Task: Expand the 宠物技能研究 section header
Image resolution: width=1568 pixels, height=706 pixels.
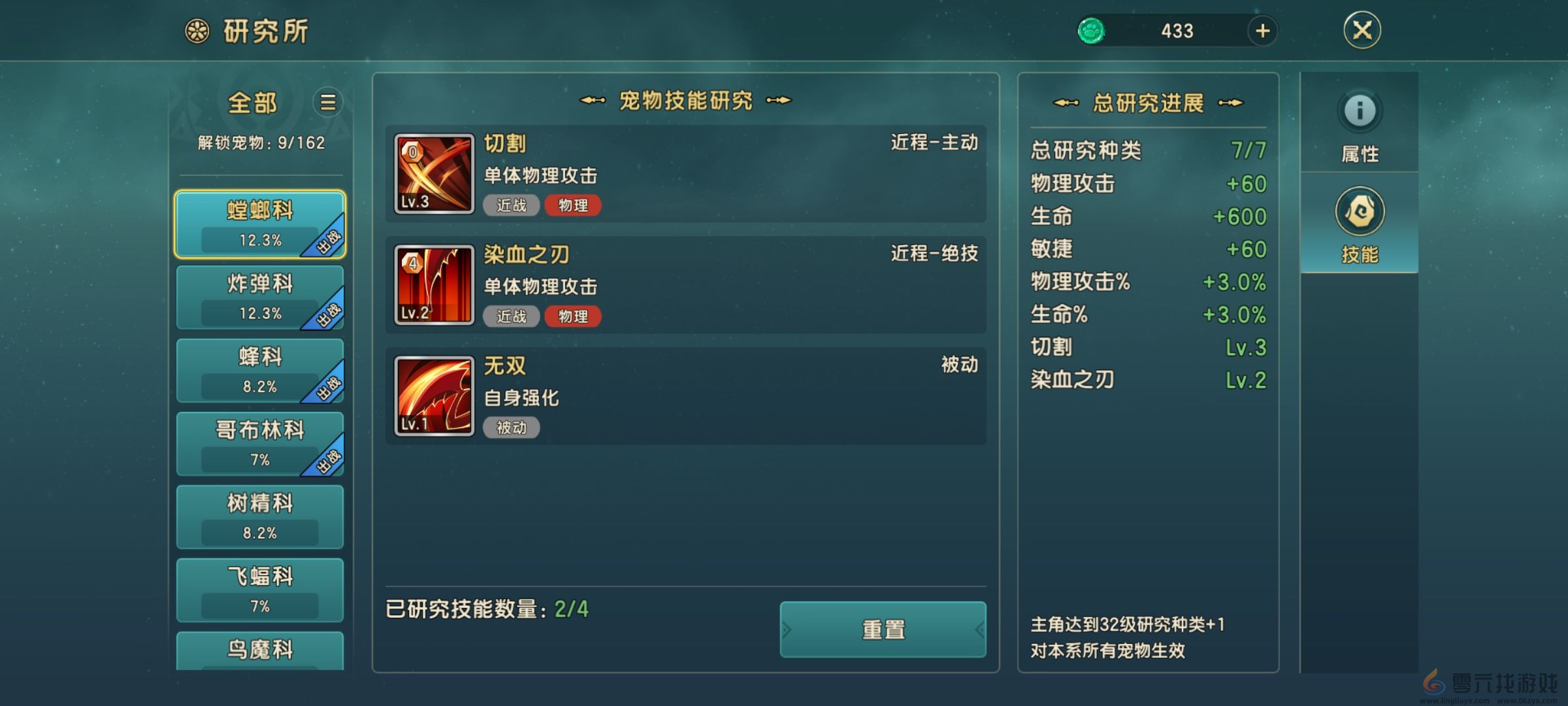Action: coord(686,101)
